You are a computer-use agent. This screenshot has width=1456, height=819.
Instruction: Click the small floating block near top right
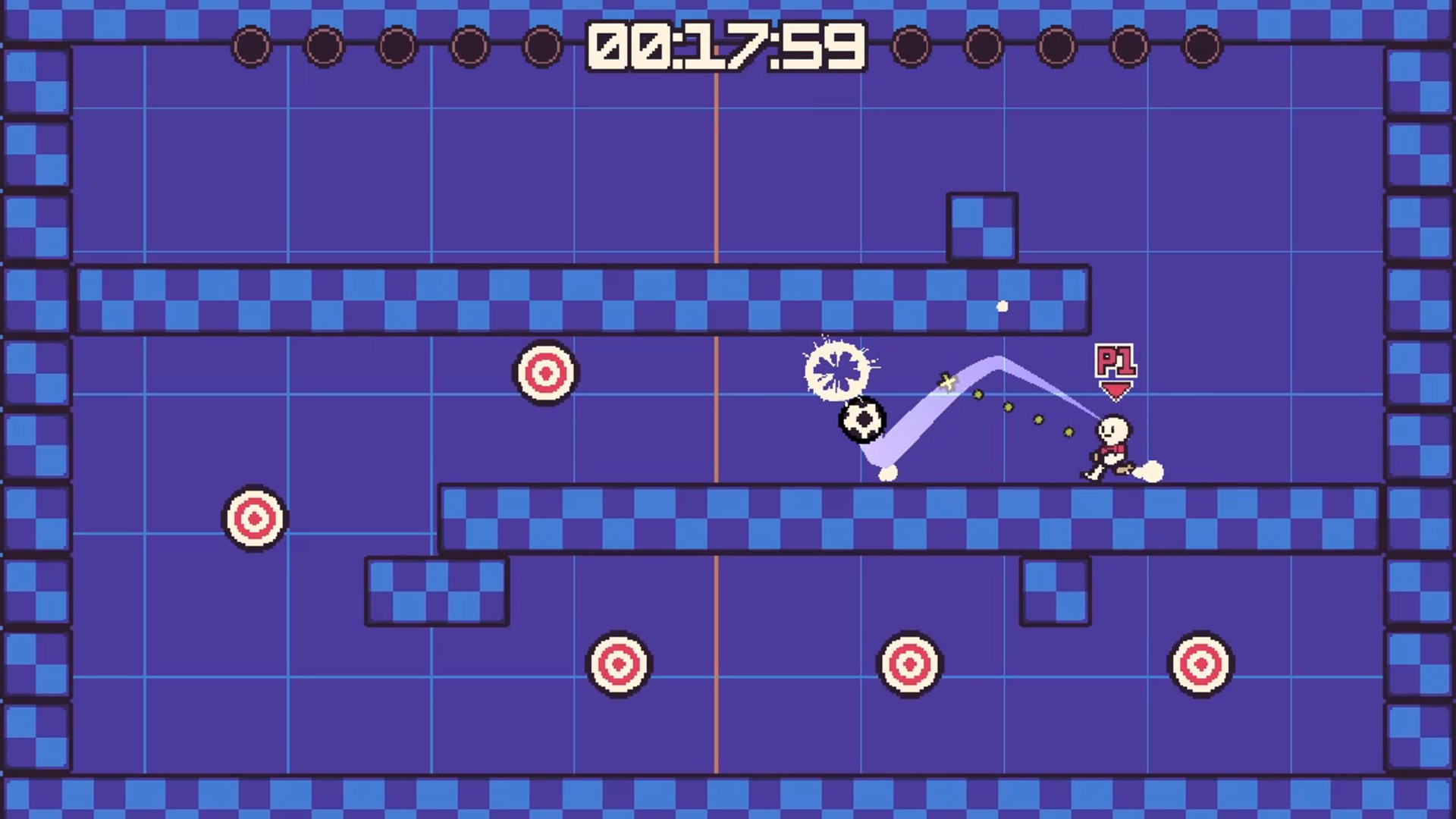982,224
